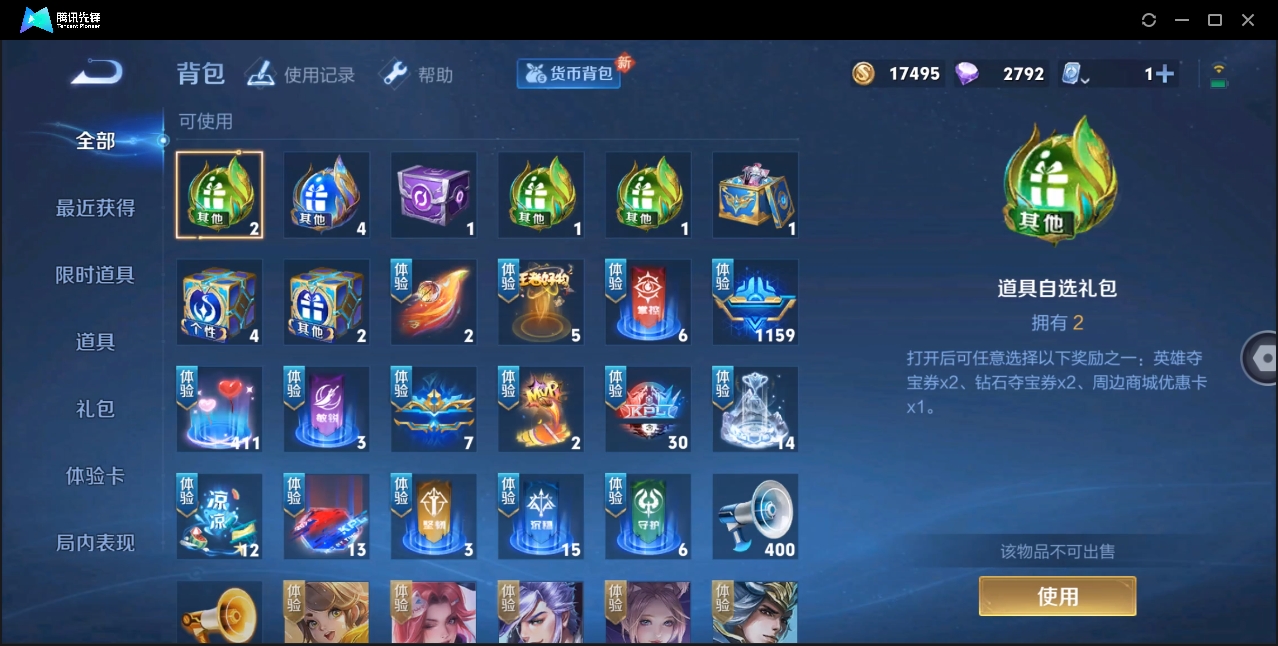Click the gold 使用 button

(x=1057, y=596)
